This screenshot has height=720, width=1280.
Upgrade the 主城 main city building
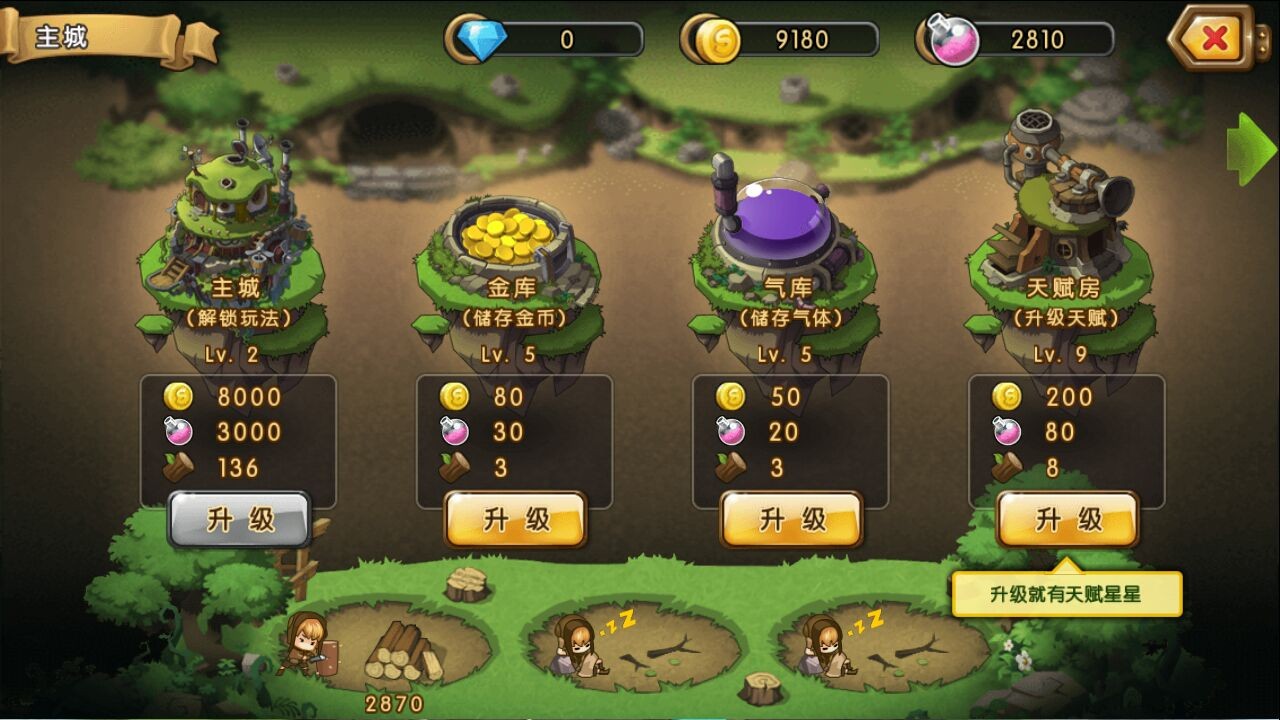click(x=239, y=520)
